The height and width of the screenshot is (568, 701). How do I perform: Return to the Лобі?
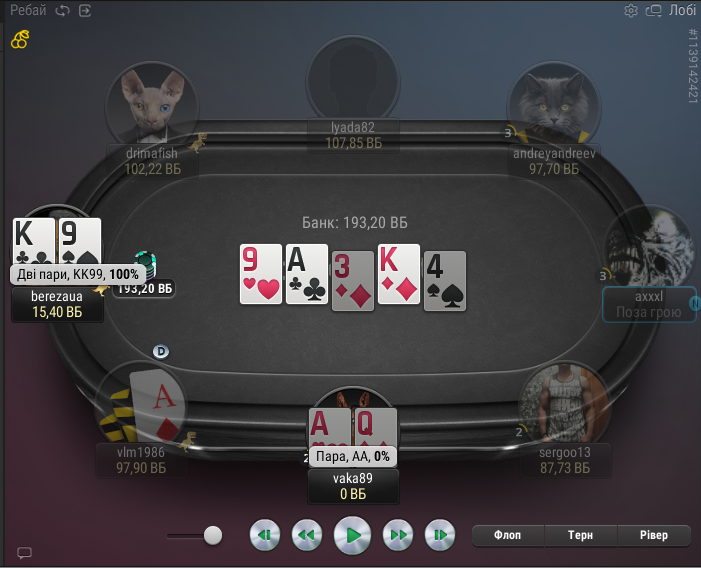[x=683, y=11]
